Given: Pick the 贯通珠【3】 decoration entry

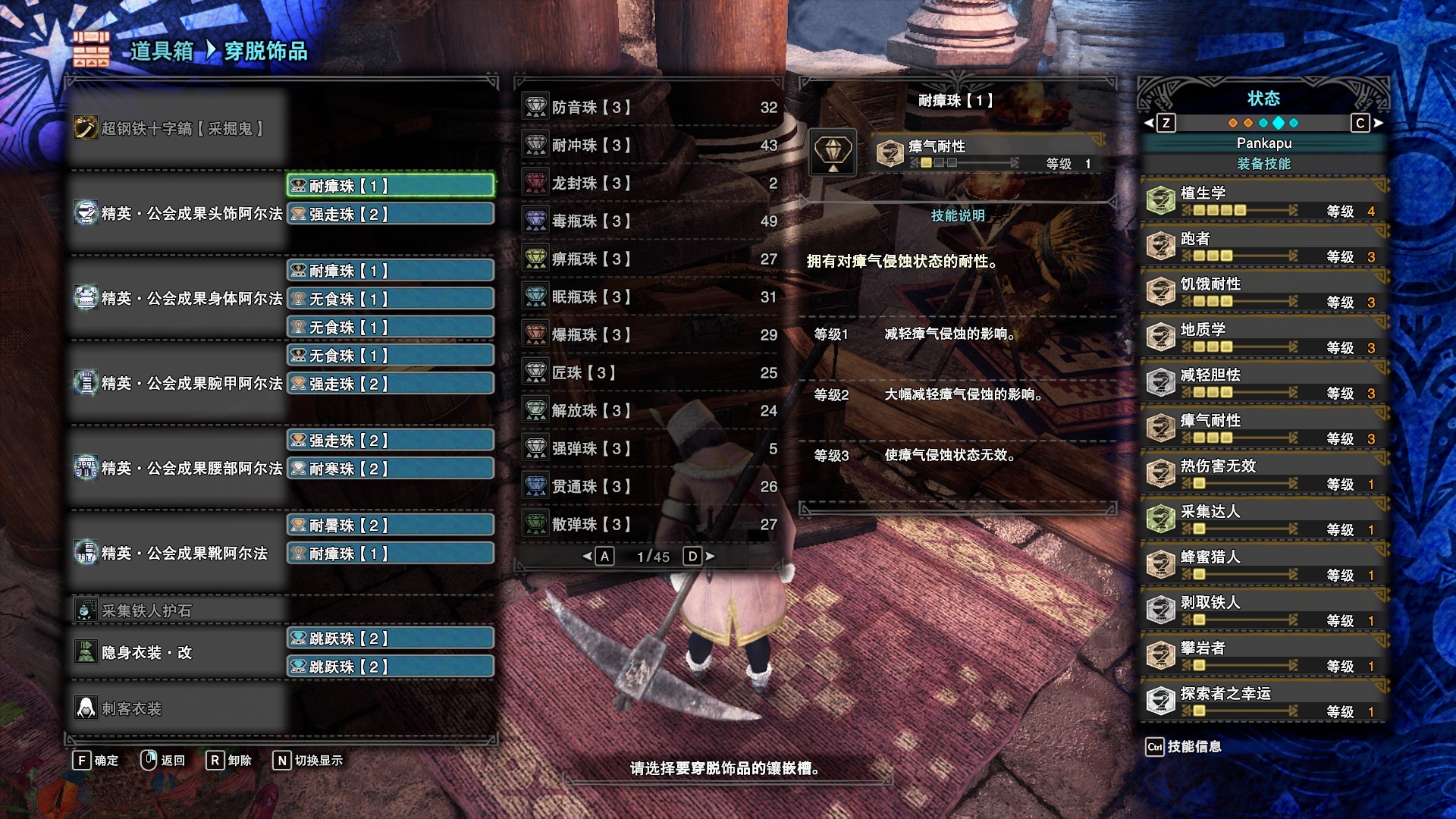Looking at the screenshot, I should 650,487.
